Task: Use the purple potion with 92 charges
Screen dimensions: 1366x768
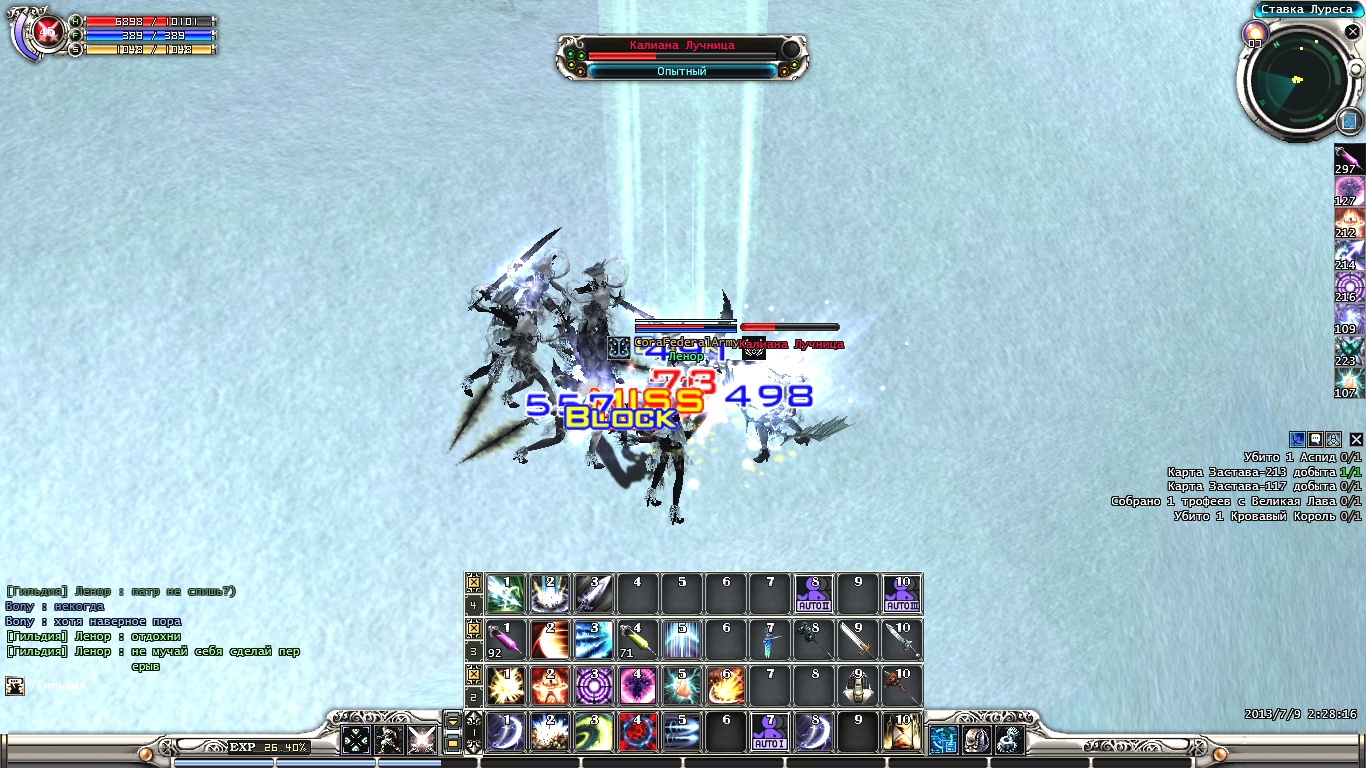Action: coord(506,640)
